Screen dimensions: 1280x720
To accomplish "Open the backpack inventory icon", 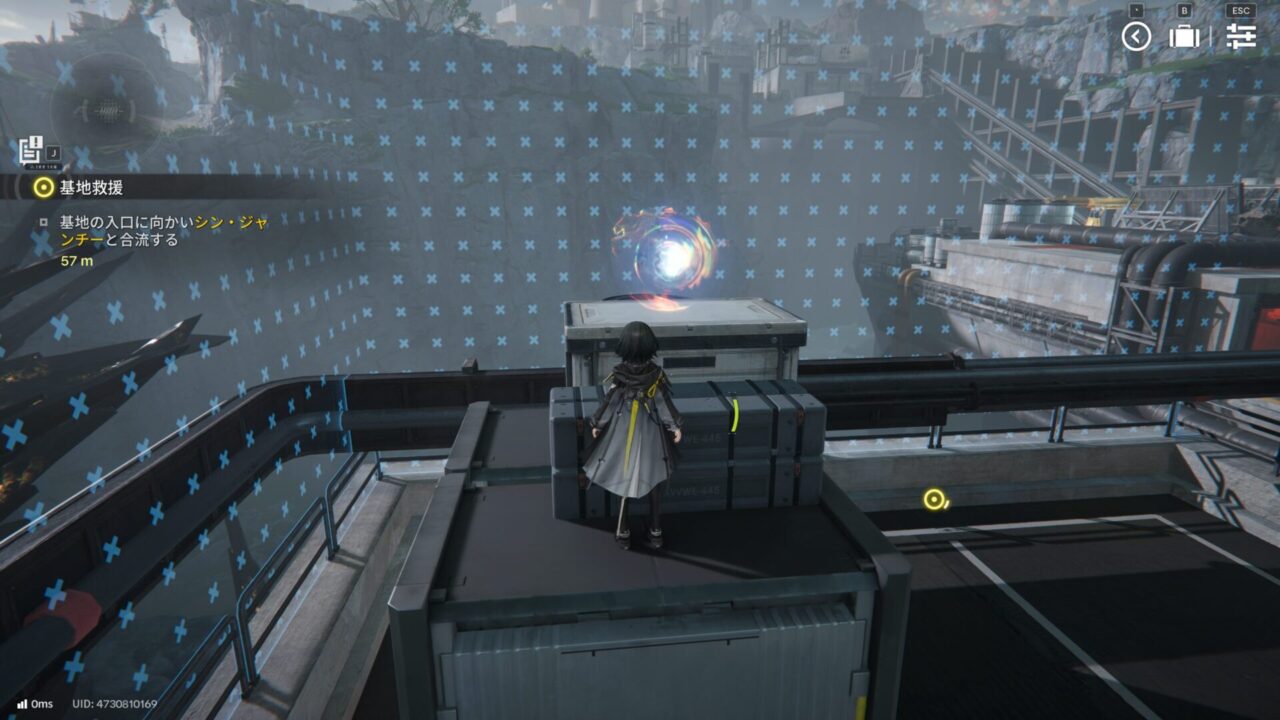I will pos(1184,37).
